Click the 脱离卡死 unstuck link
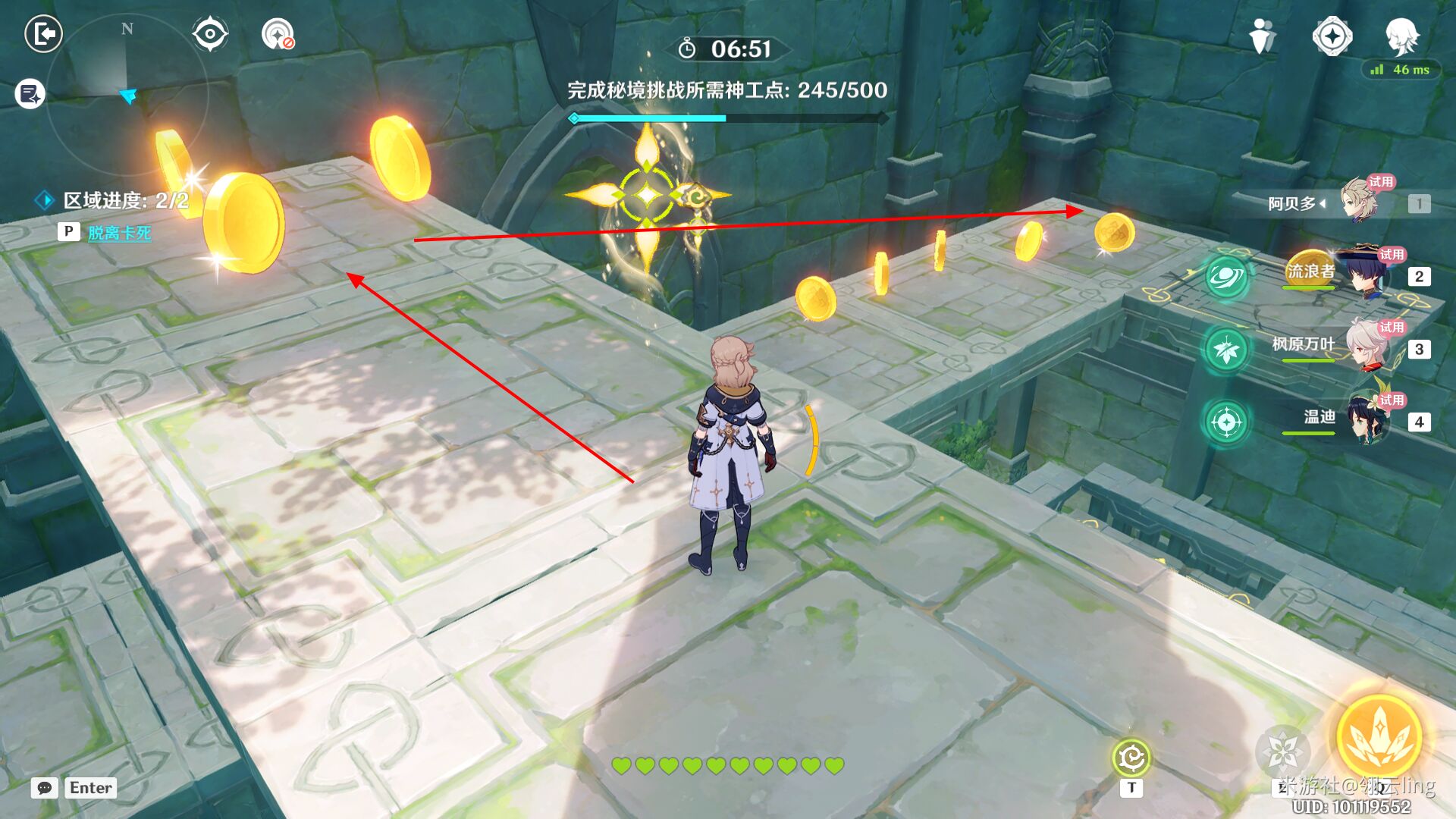 (x=119, y=233)
